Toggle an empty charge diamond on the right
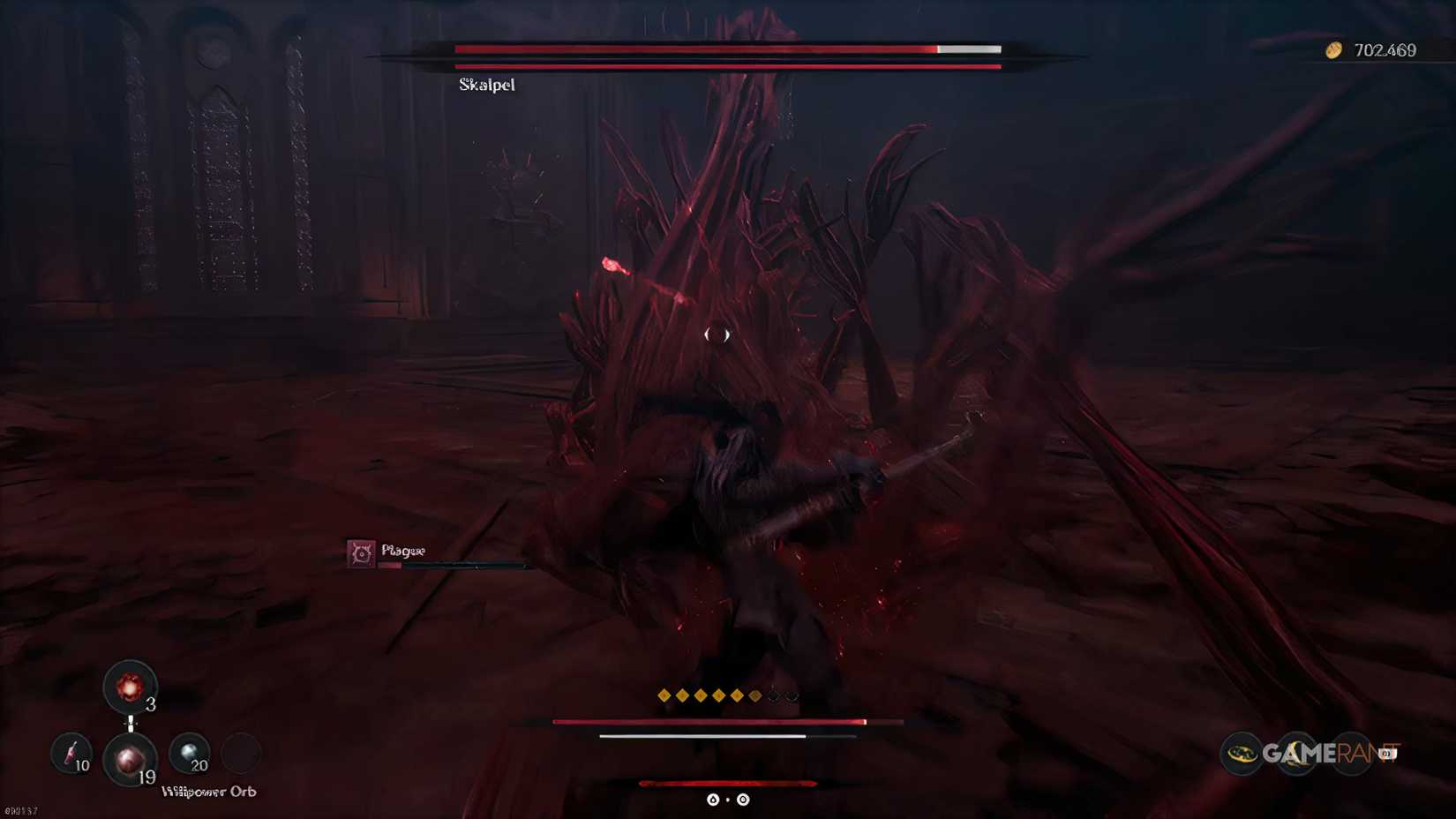This screenshot has width=1456, height=819. [x=791, y=695]
